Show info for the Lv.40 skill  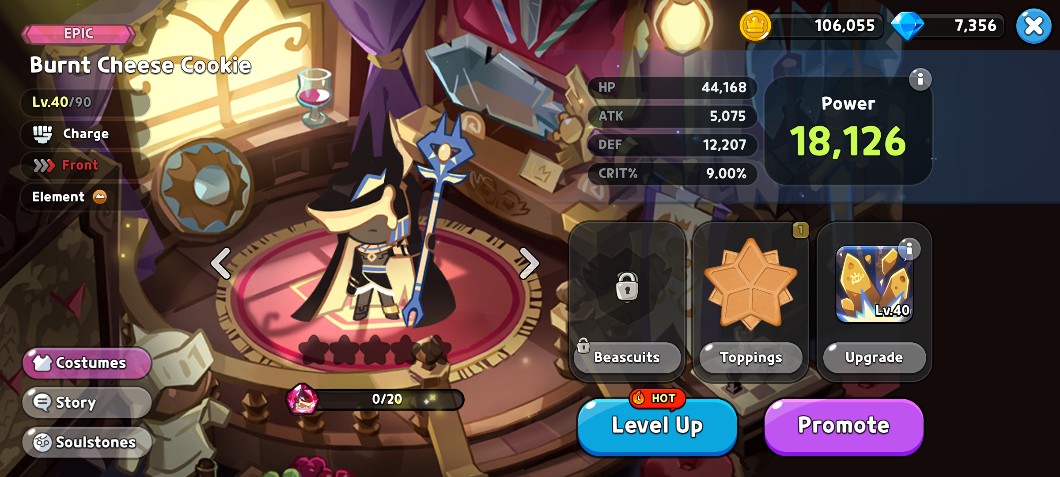909,249
